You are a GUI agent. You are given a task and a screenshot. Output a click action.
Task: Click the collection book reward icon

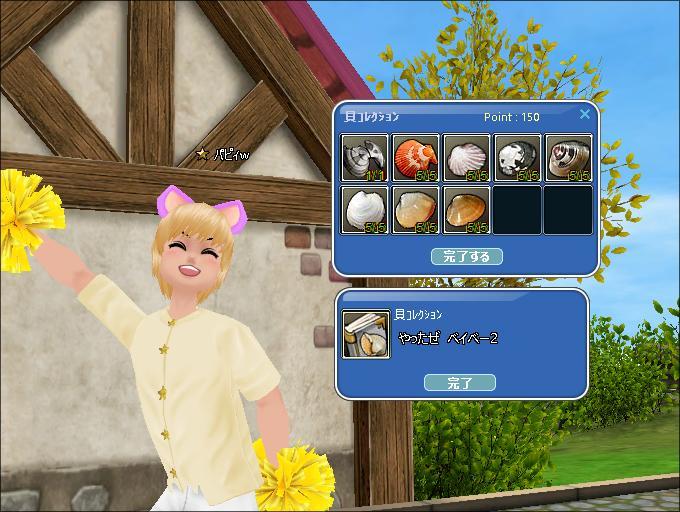point(366,334)
